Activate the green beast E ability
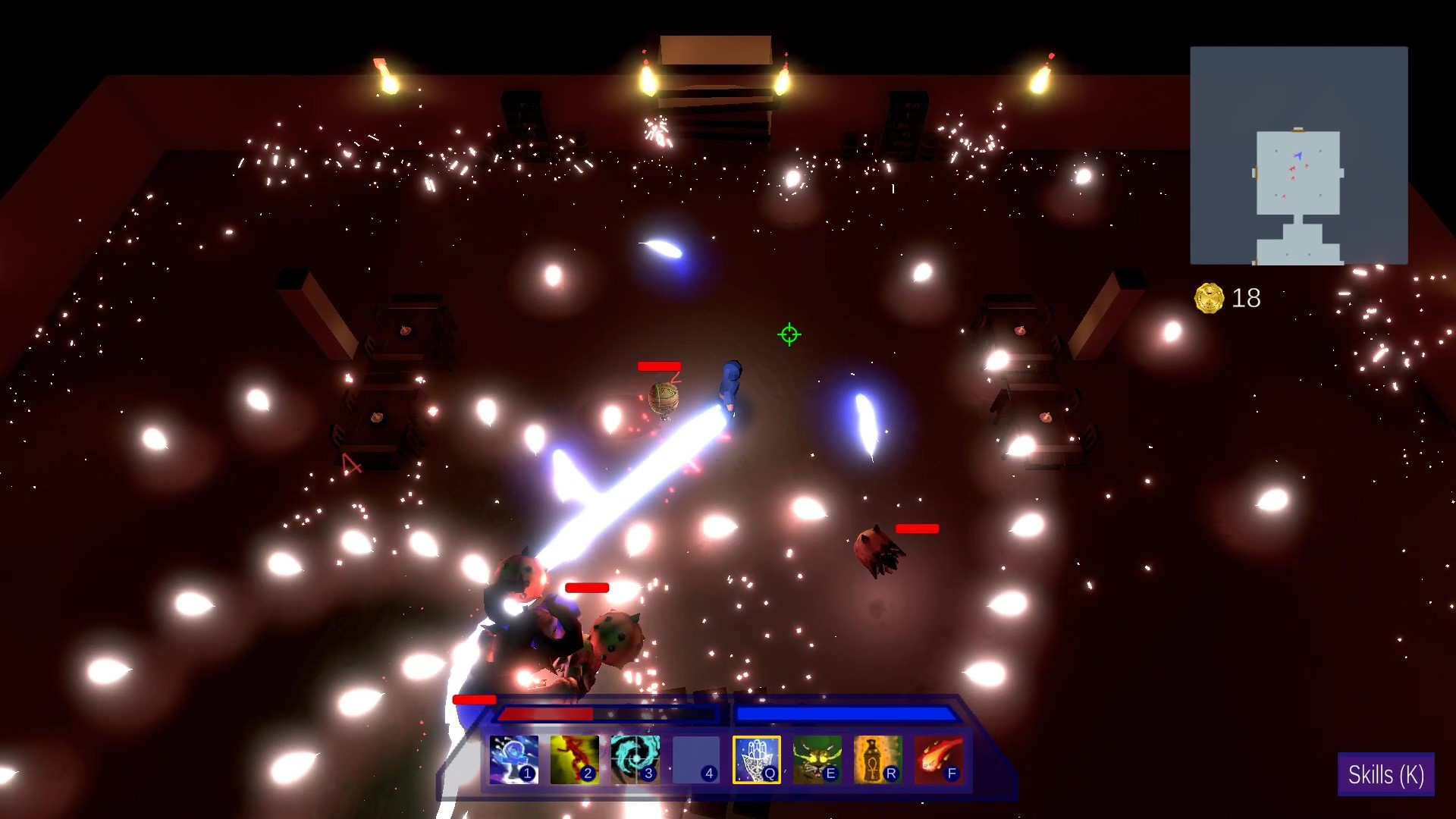The height and width of the screenshot is (819, 1456). [817, 761]
